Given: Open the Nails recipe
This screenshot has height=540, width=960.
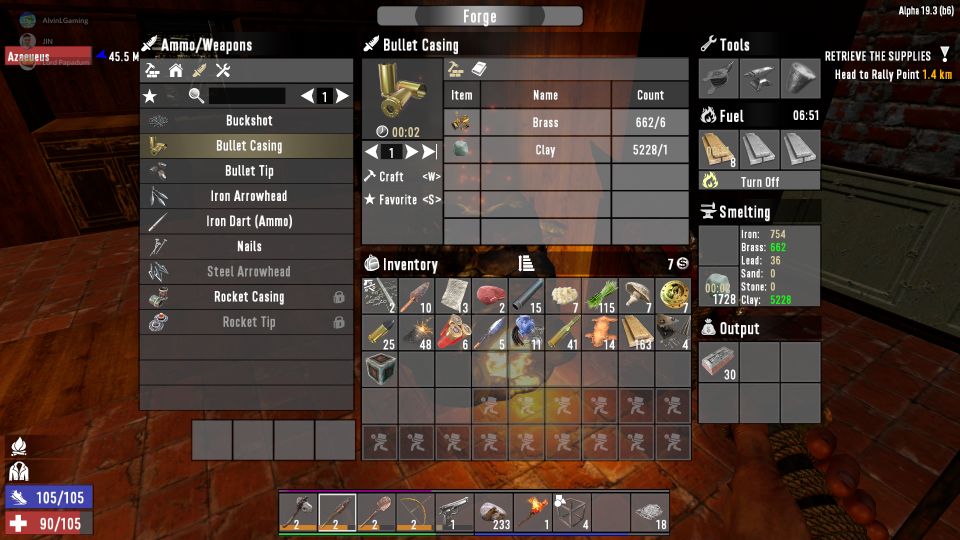Looking at the screenshot, I should coord(248,246).
